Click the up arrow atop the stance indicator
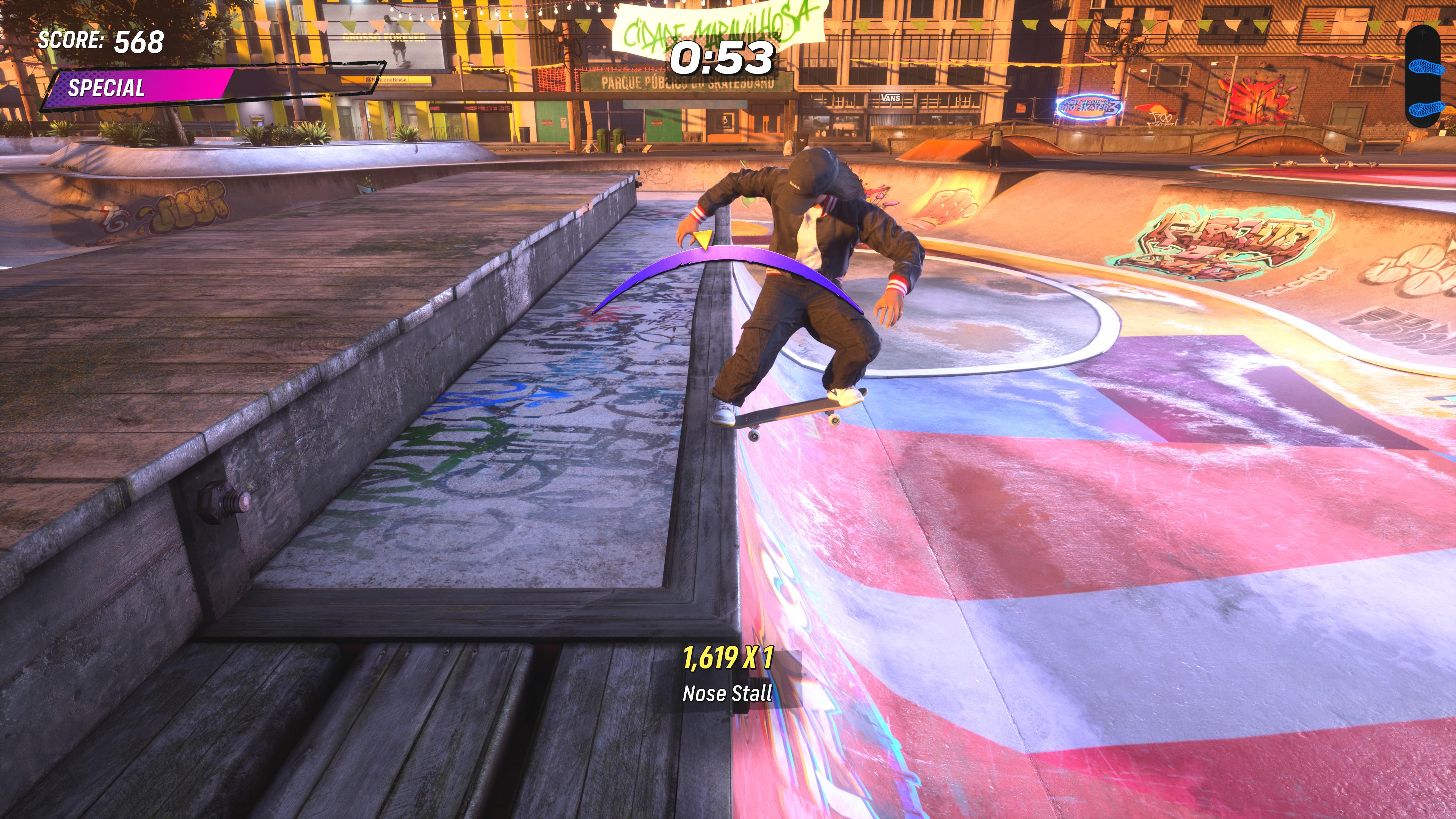1456x819 pixels. point(1423,34)
